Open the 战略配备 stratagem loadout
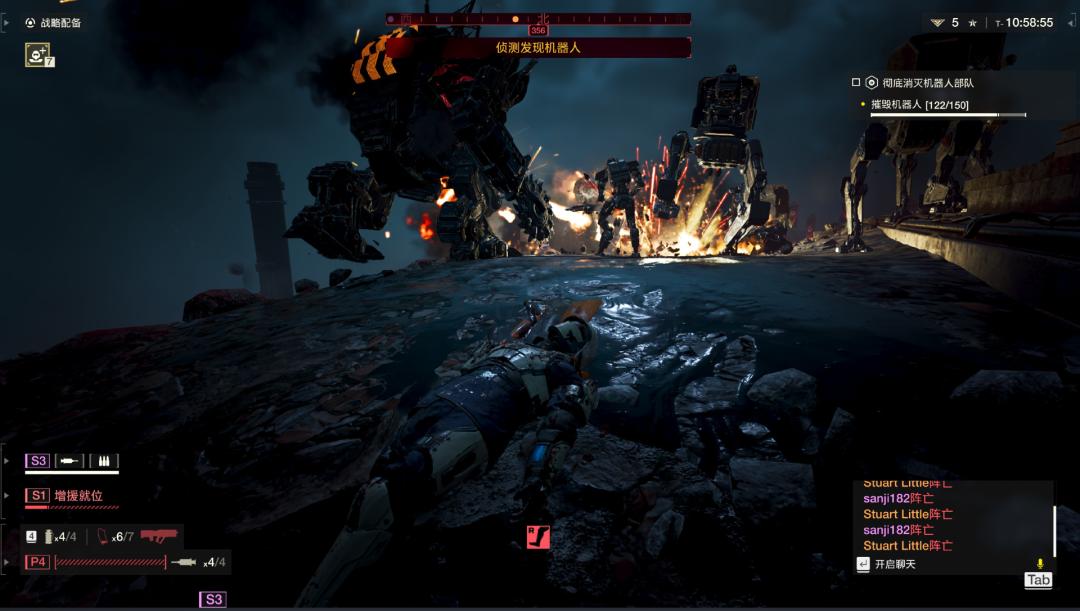The height and width of the screenshot is (611, 1080). click(x=54, y=22)
